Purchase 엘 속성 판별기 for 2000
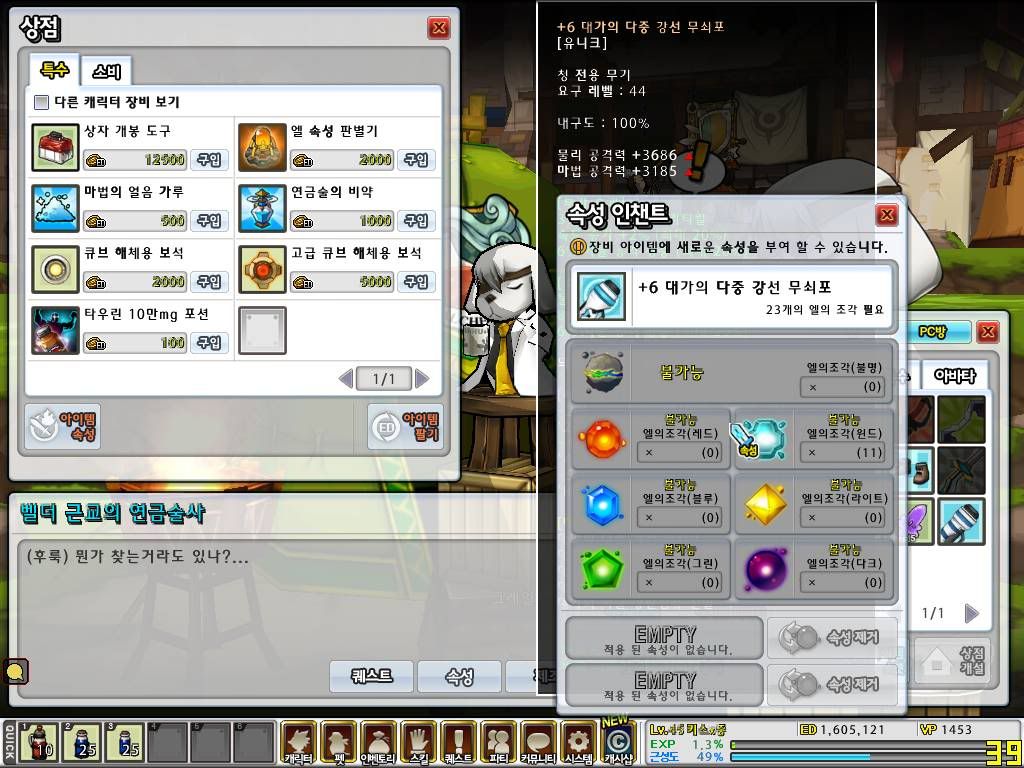The width and height of the screenshot is (1024, 768). (416, 160)
